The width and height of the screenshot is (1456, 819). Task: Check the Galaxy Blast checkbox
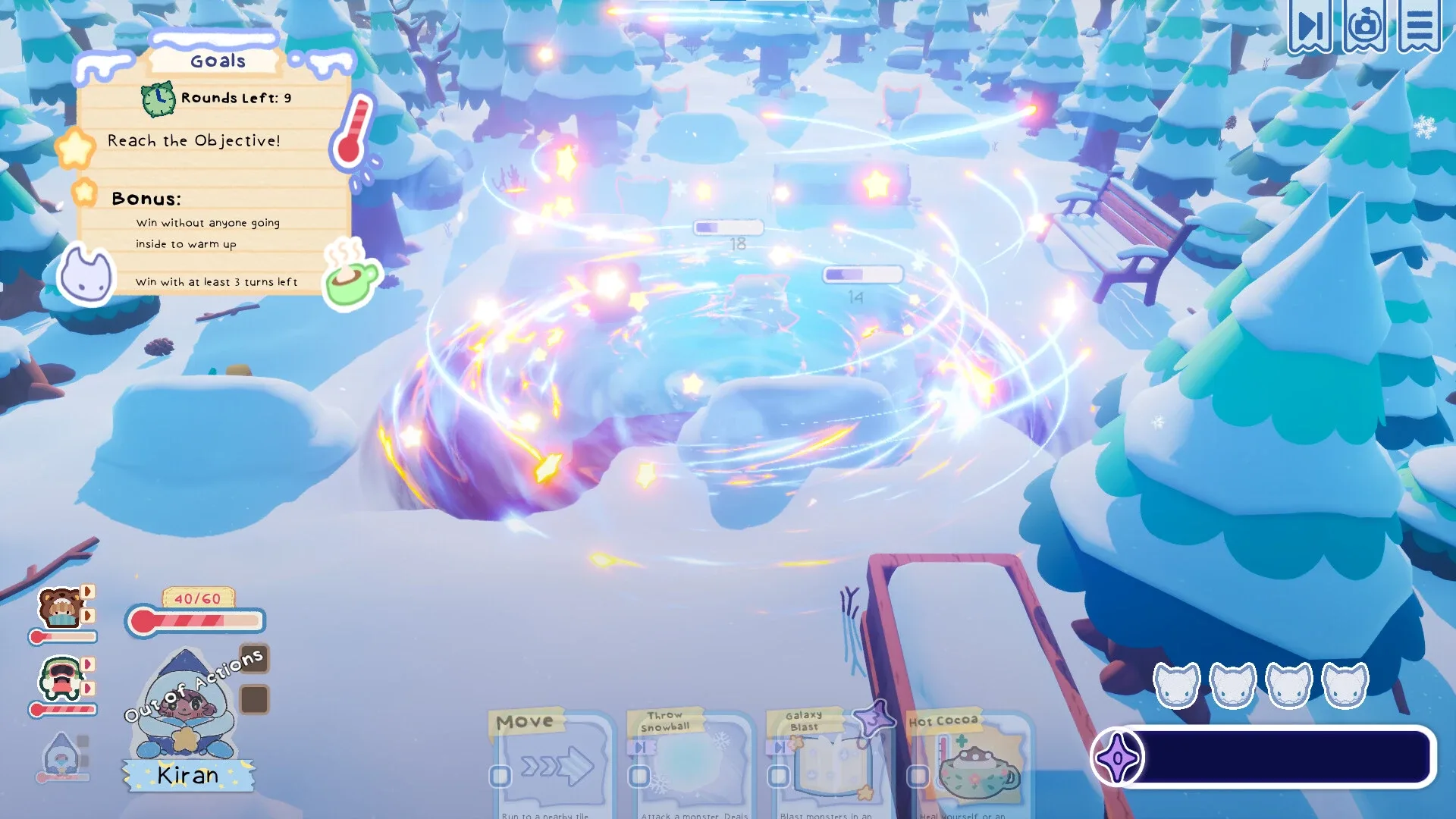tap(777, 777)
